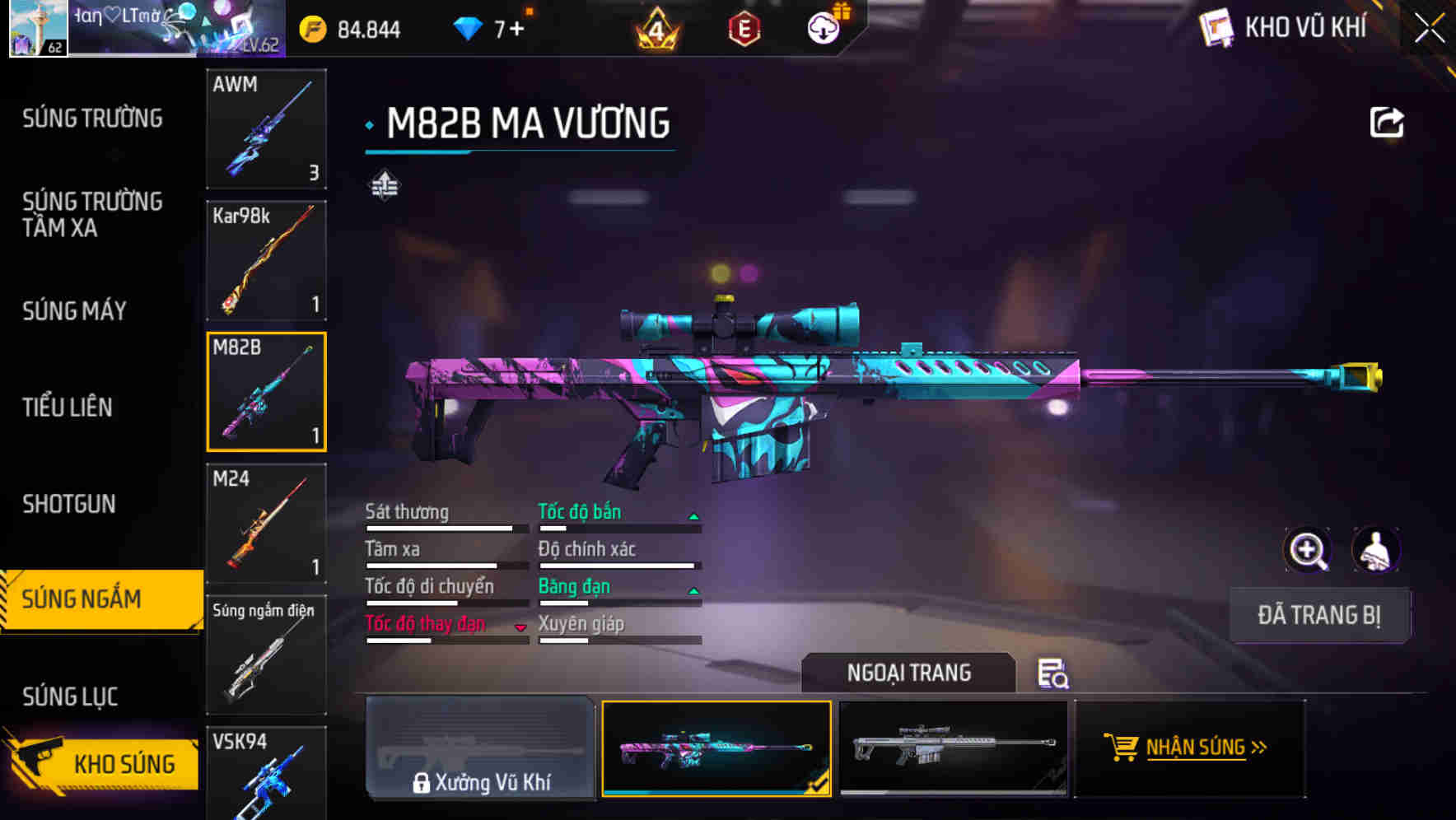The height and width of the screenshot is (820, 1456).
Task: Toggle equip state with ĐÃ TRANG BỊ
Action: 1319,616
